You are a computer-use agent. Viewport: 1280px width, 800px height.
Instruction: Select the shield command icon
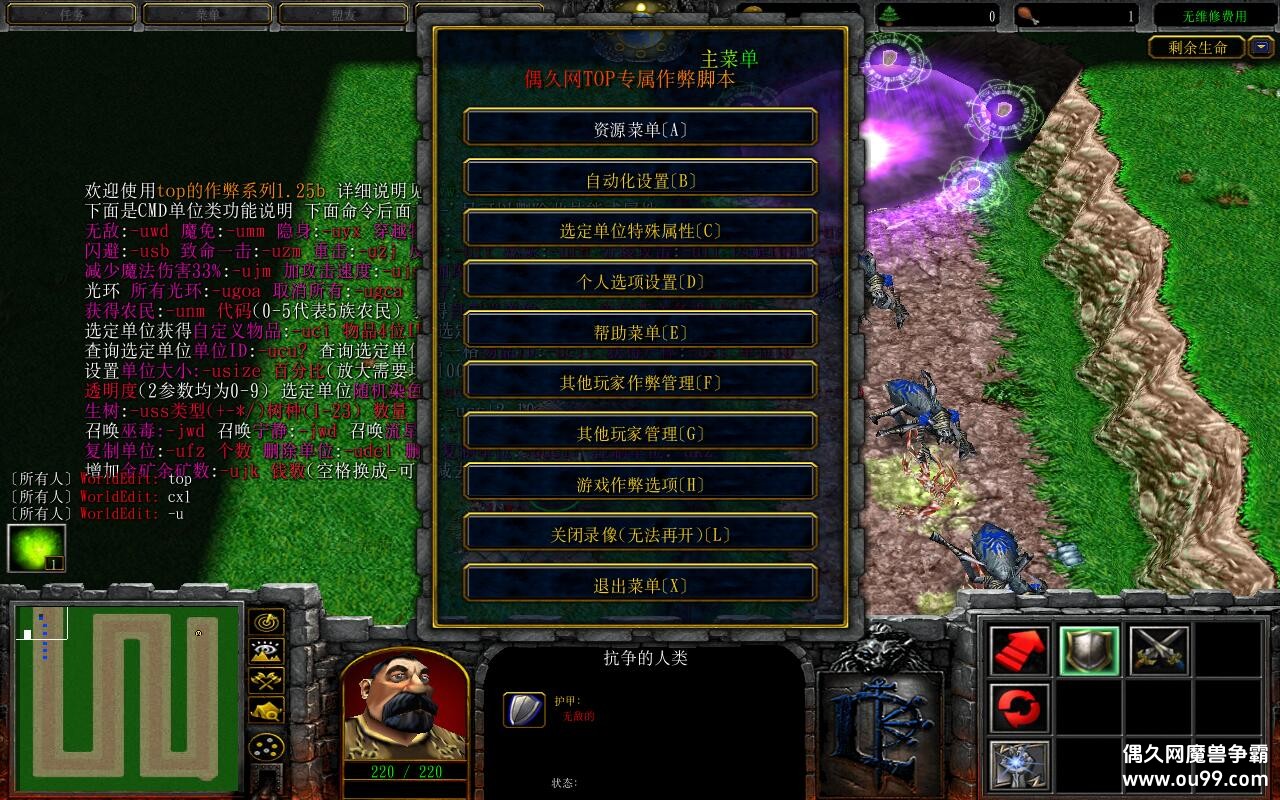point(1089,651)
